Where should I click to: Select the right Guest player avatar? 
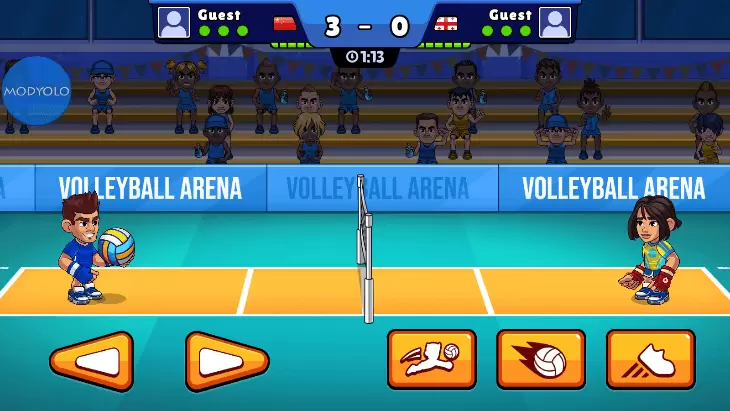[555, 22]
